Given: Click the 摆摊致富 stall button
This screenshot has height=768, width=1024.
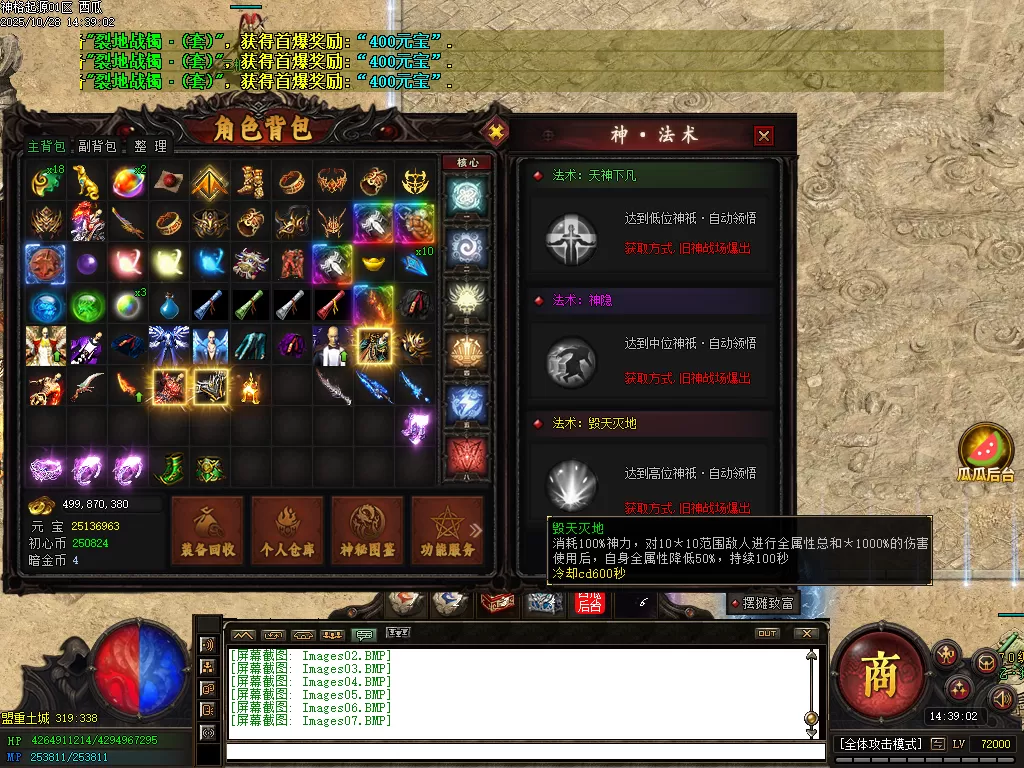Looking at the screenshot, I should (x=763, y=603).
